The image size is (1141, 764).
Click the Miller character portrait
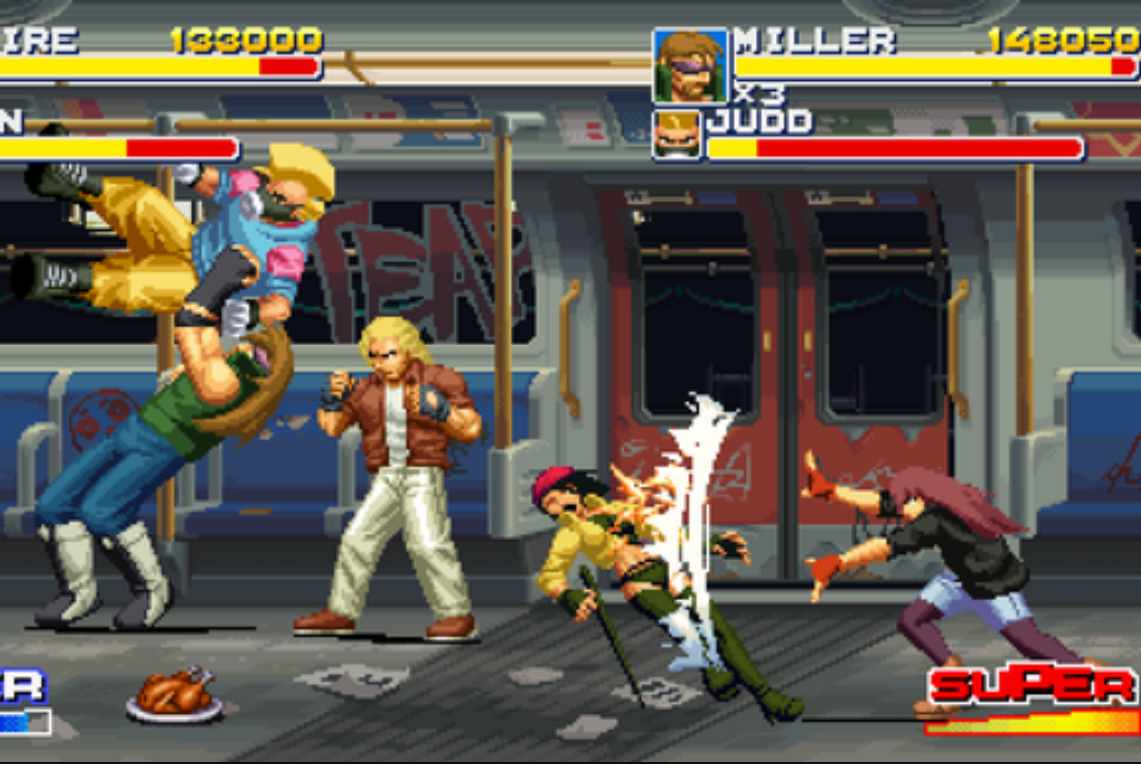(690, 66)
